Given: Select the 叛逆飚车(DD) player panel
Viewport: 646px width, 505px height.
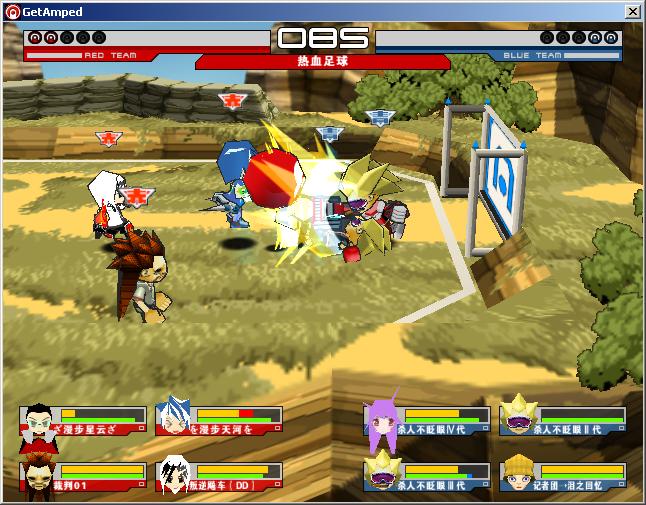Looking at the screenshot, I should coord(219,478).
